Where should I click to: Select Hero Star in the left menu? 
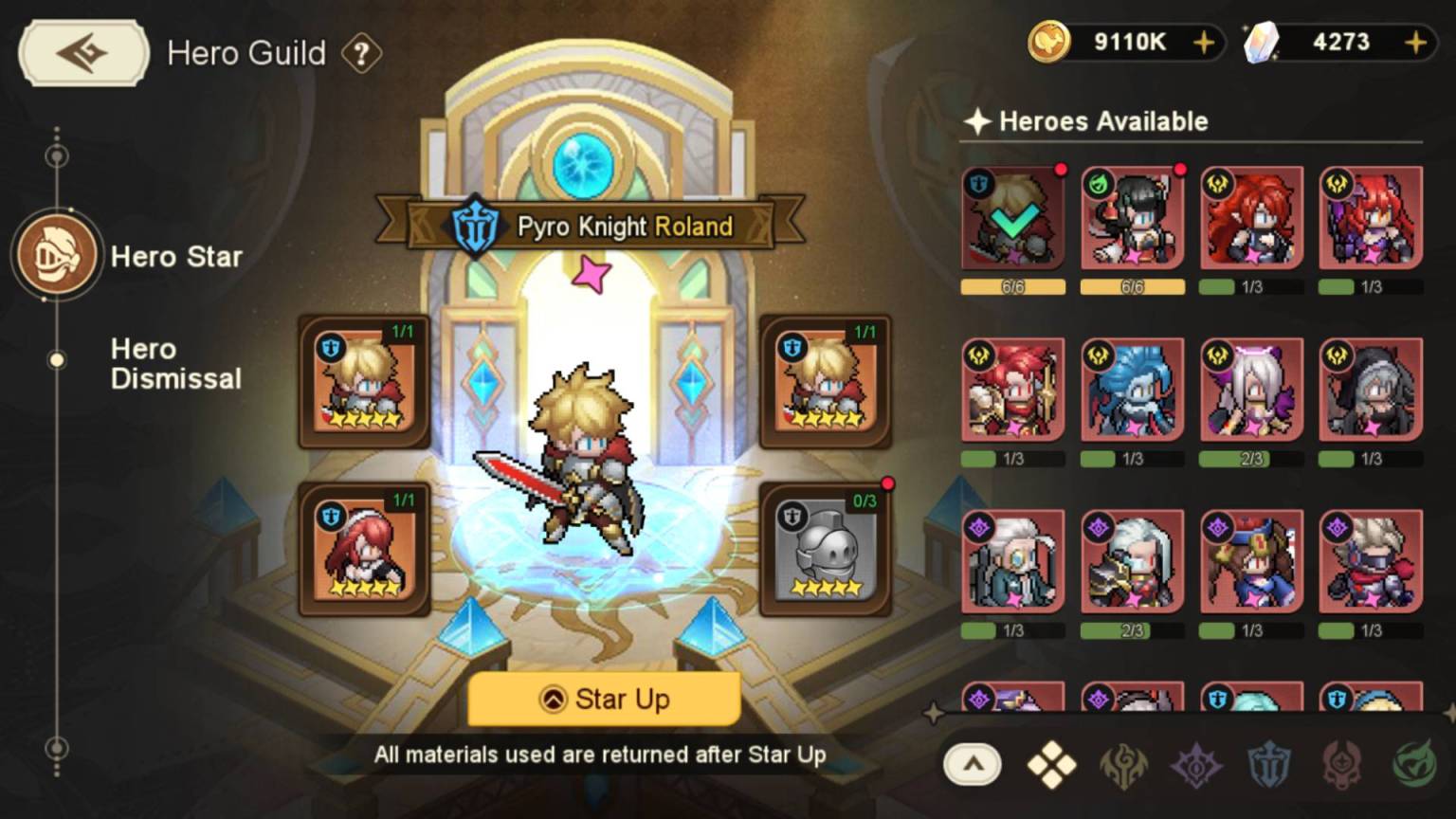176,256
